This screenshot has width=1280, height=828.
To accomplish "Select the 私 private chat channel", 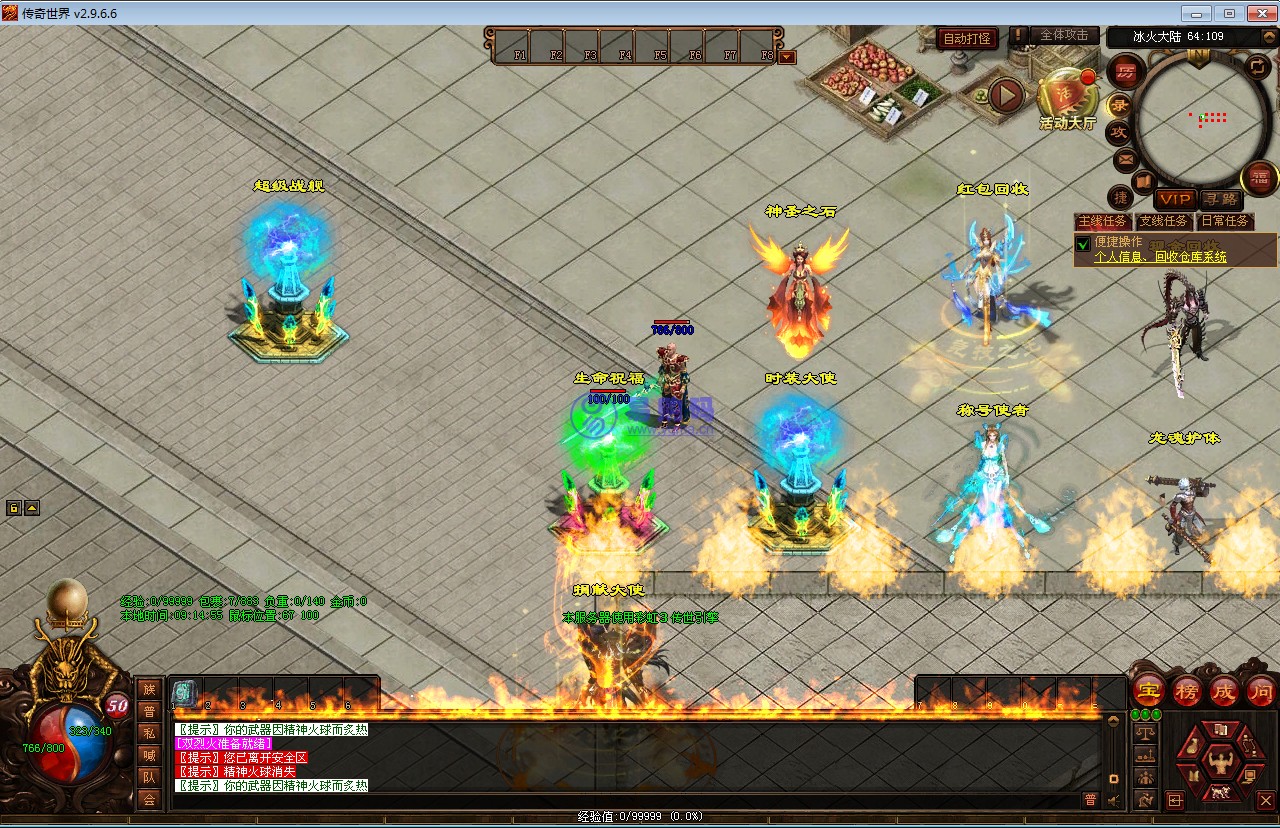I will point(149,733).
